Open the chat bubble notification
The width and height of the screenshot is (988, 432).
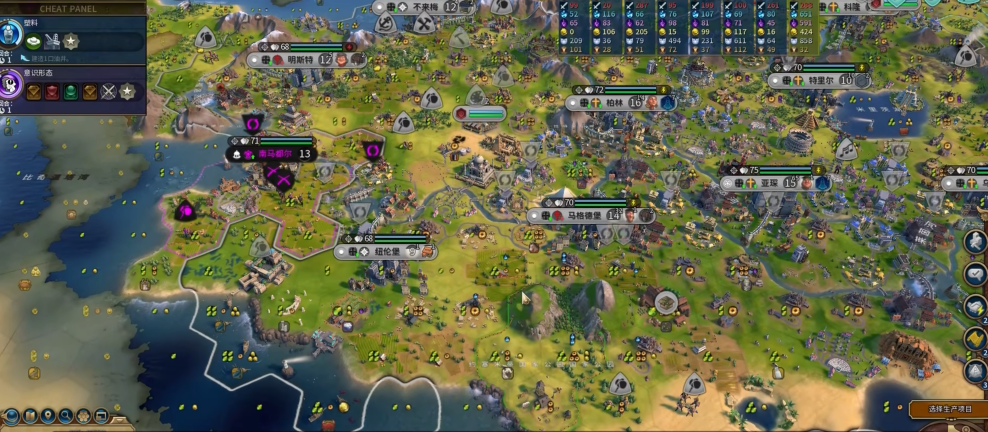pyautogui.click(x=975, y=273)
